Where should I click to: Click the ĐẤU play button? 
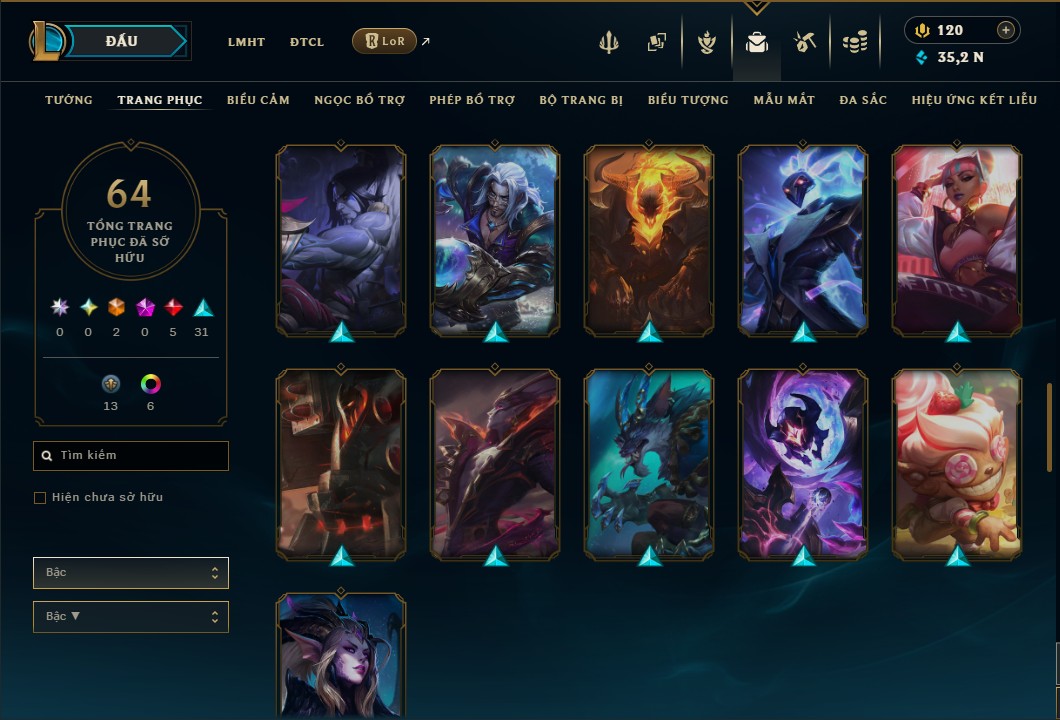point(122,41)
